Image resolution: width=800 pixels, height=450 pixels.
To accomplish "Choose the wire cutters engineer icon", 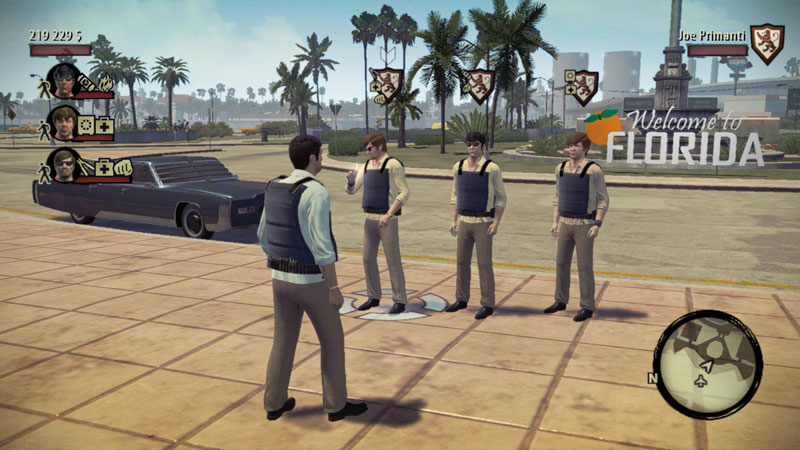I will pyautogui.click(x=86, y=168).
